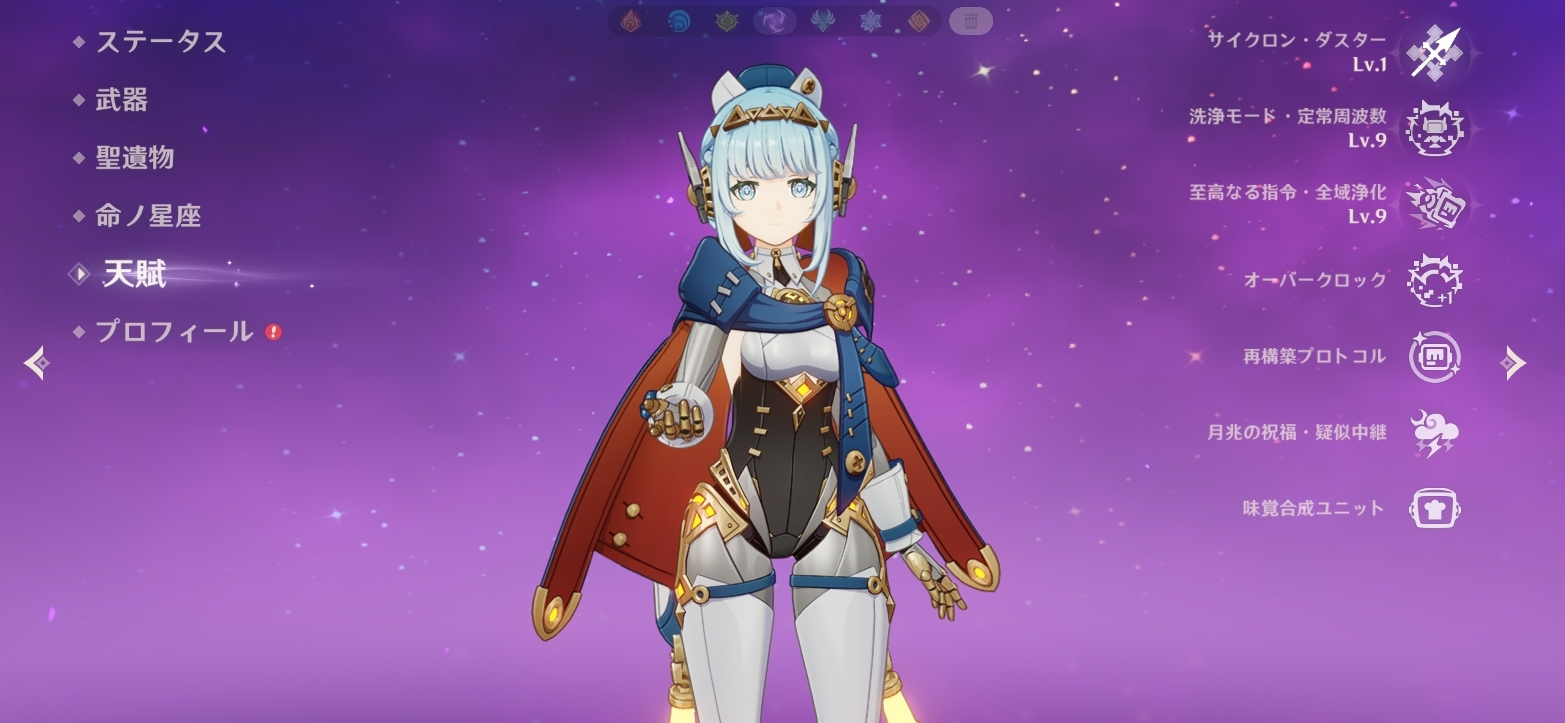Open the 命ノ星座 constellation page
The height and width of the screenshot is (723, 1565).
[x=148, y=216]
